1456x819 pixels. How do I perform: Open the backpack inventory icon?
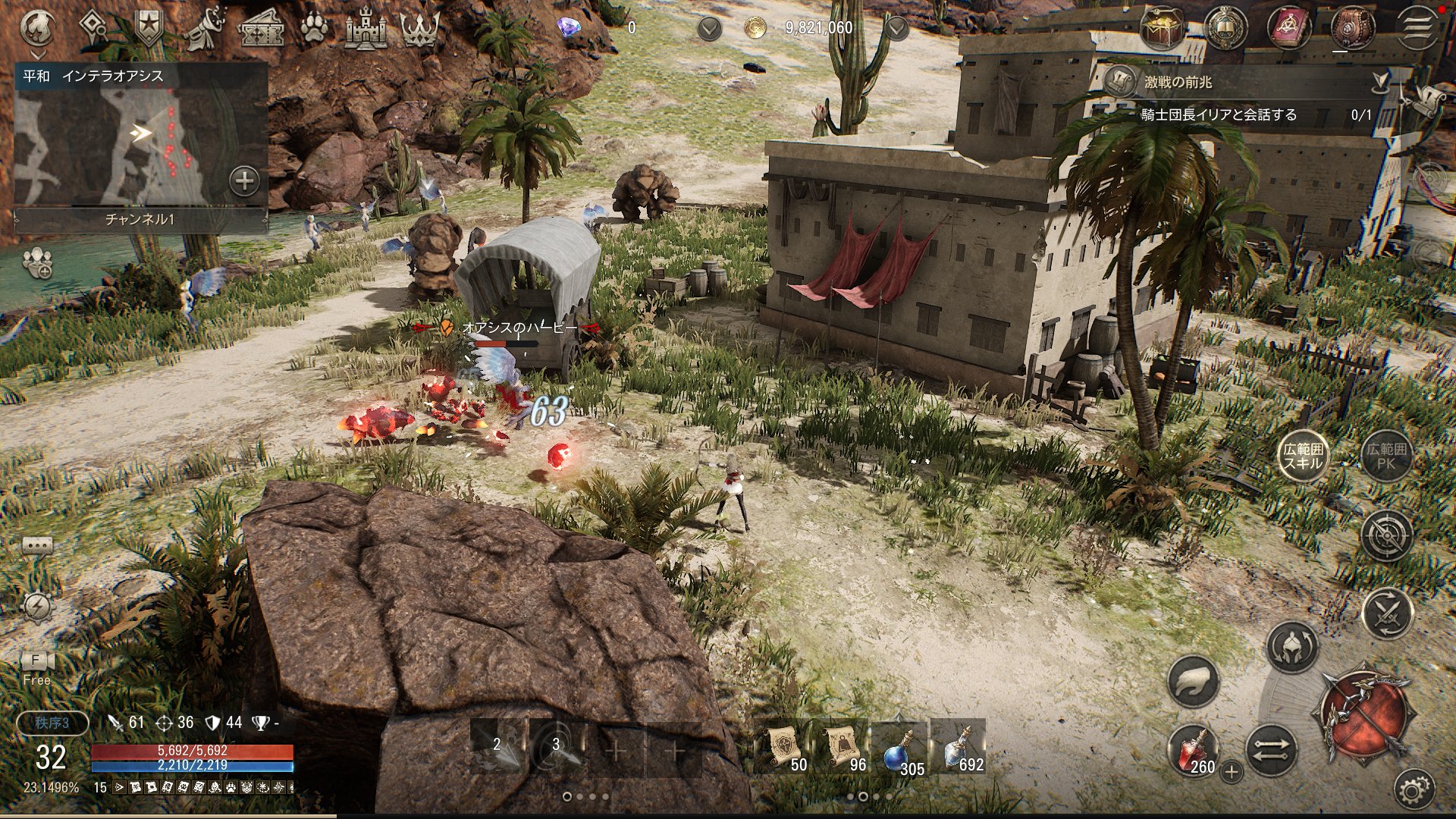pos(1352,28)
